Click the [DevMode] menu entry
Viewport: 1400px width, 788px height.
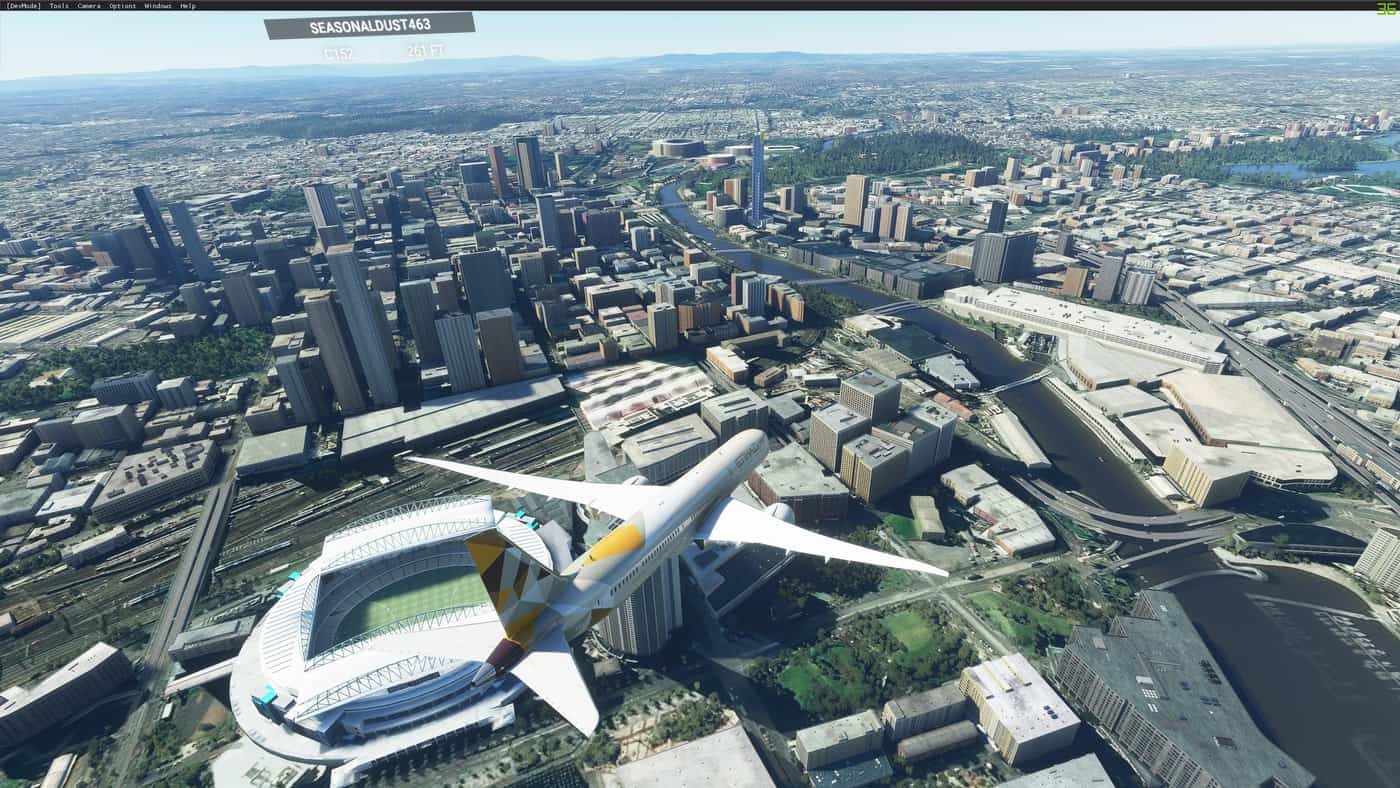coord(24,6)
